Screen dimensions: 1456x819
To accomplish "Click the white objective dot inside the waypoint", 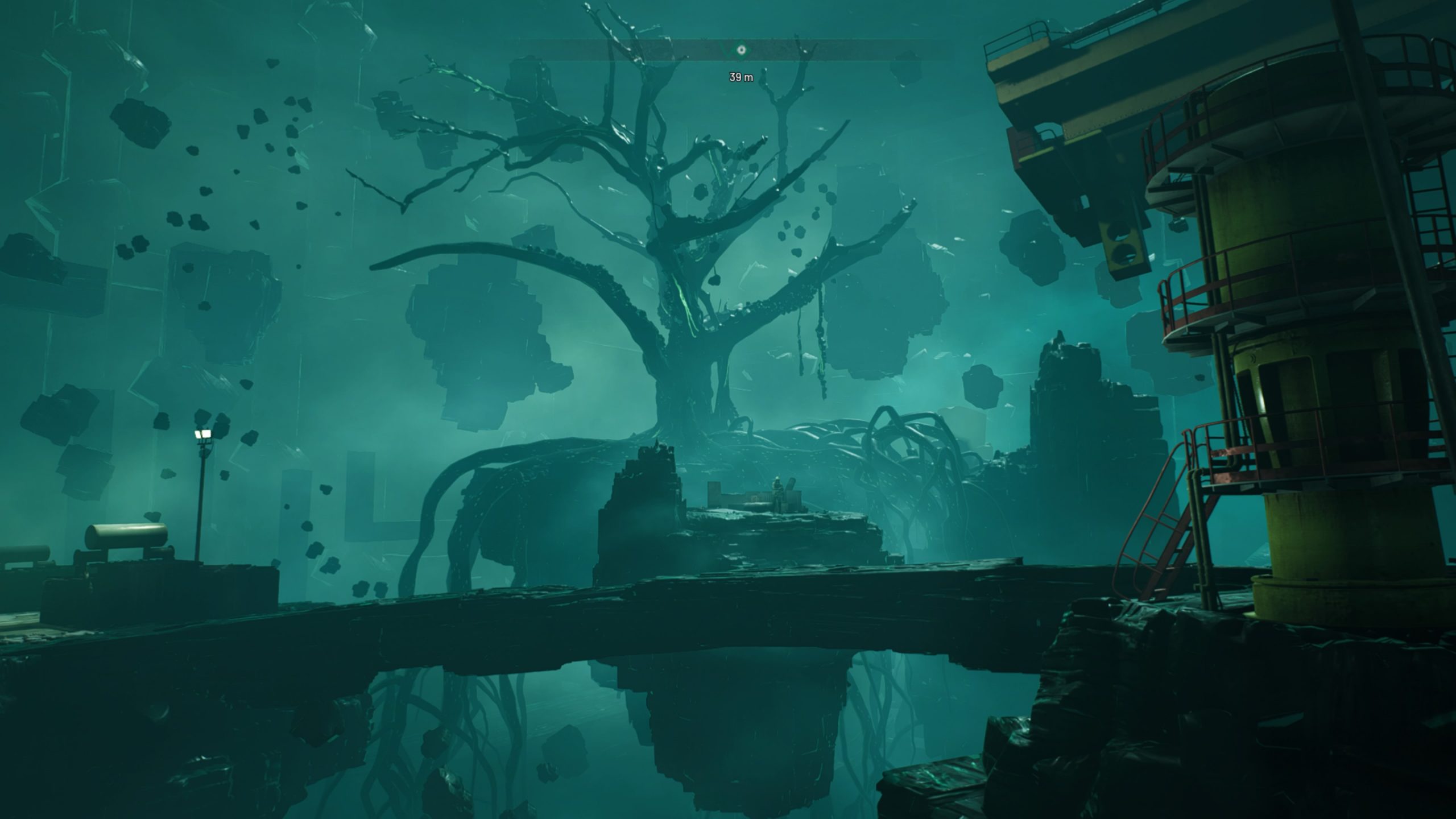I will 741,50.
